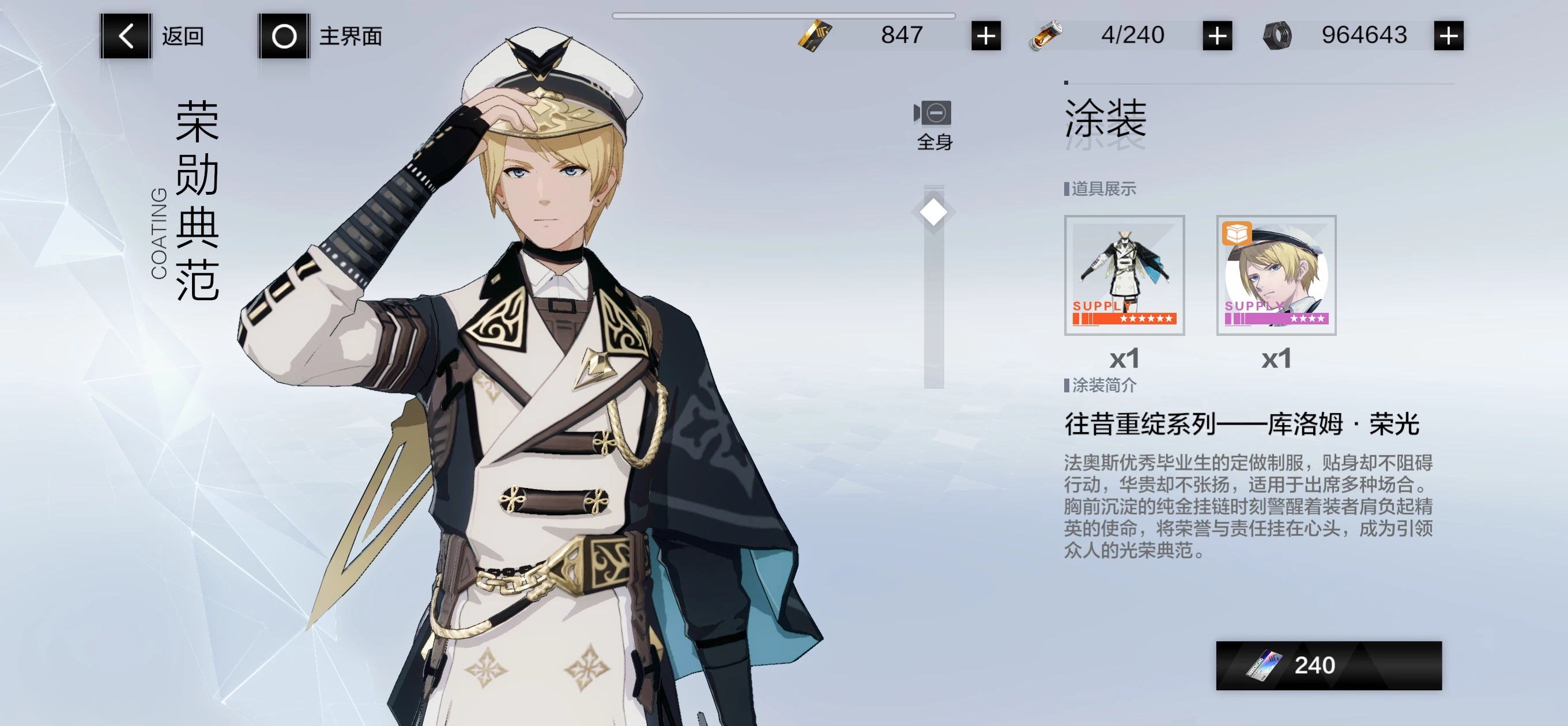
Task: Refill the 4/240 serum stamina
Action: click(1217, 36)
